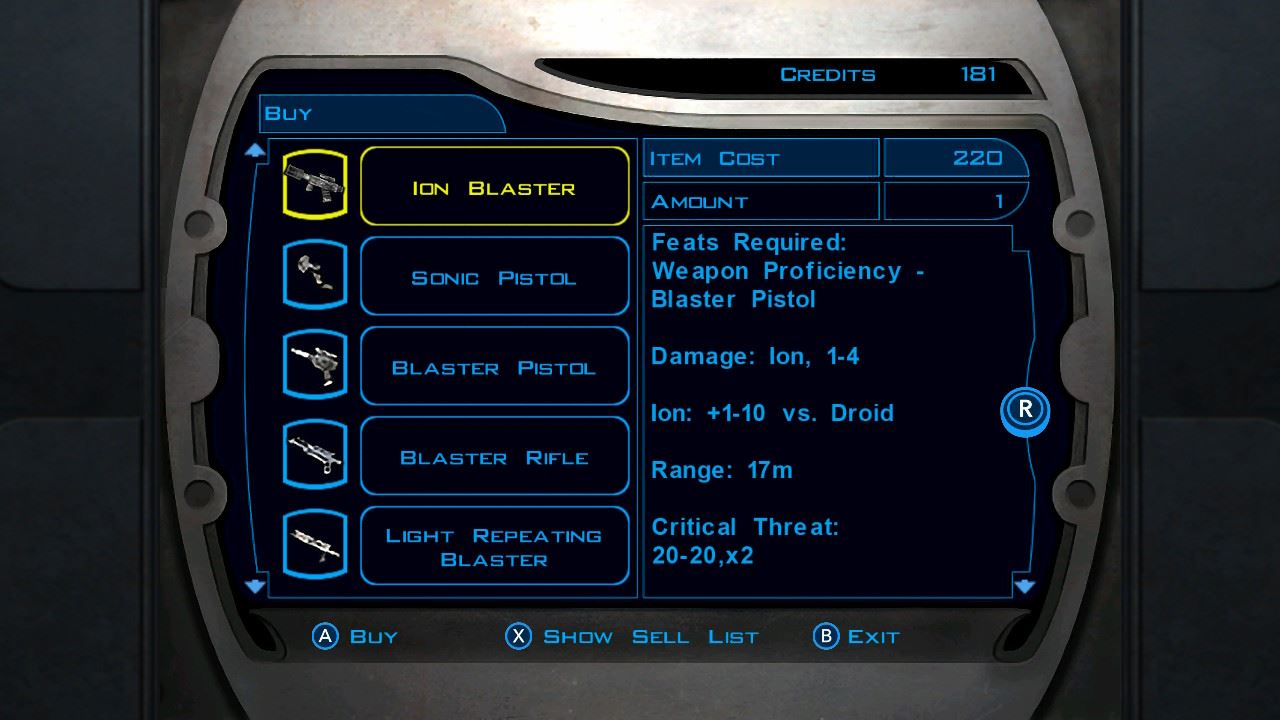Pick the Blaster Rifle entry
Viewport: 1280px width, 720px height.
click(x=494, y=457)
